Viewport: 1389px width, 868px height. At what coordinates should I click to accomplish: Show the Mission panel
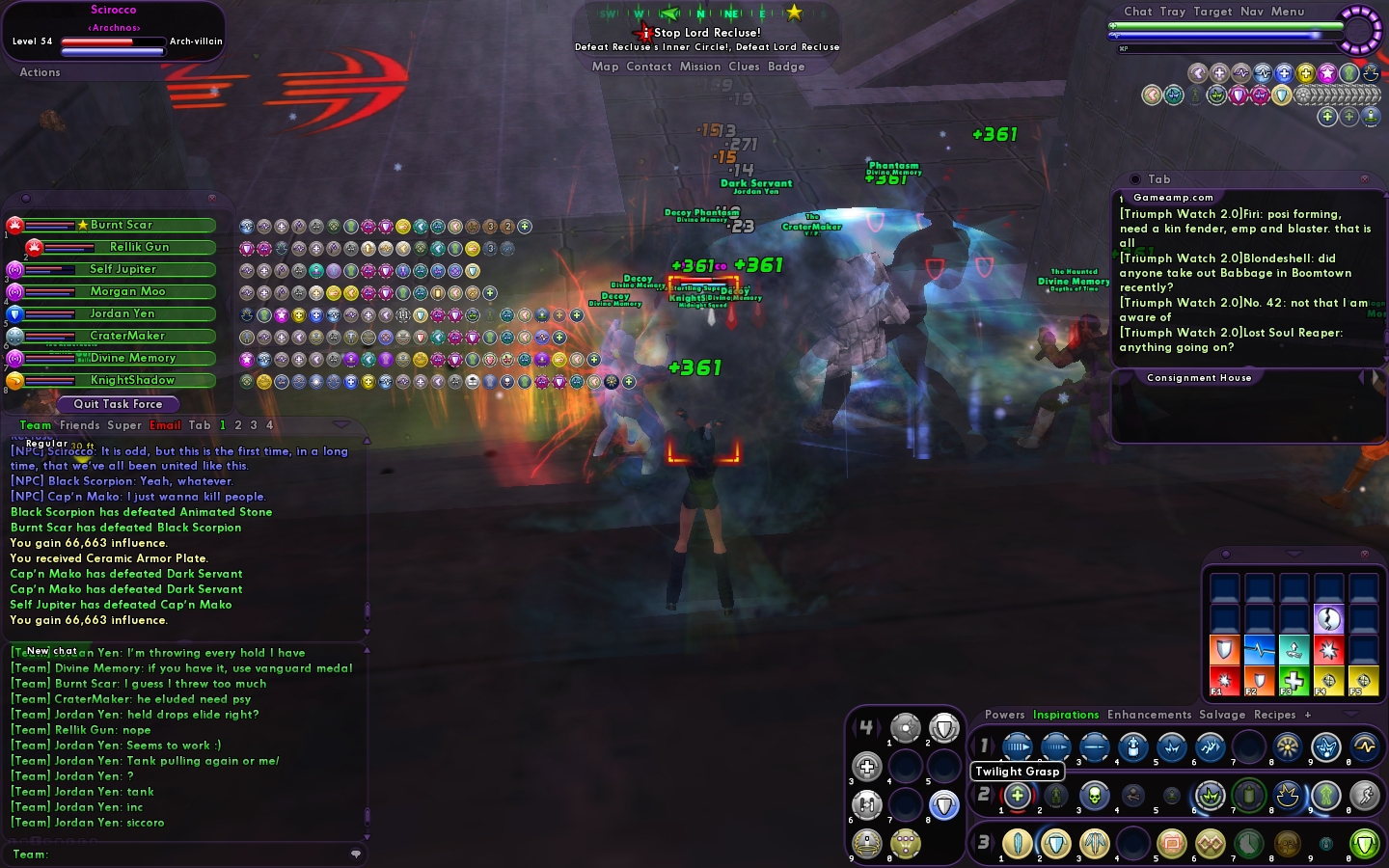coord(699,67)
